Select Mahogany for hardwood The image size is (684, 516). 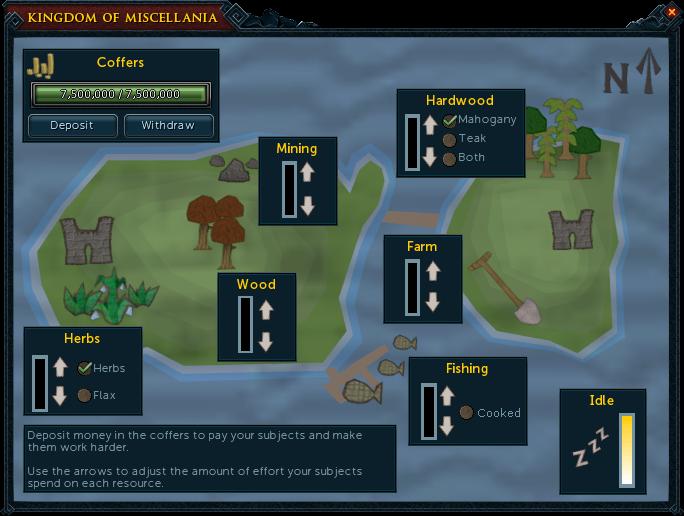point(450,120)
